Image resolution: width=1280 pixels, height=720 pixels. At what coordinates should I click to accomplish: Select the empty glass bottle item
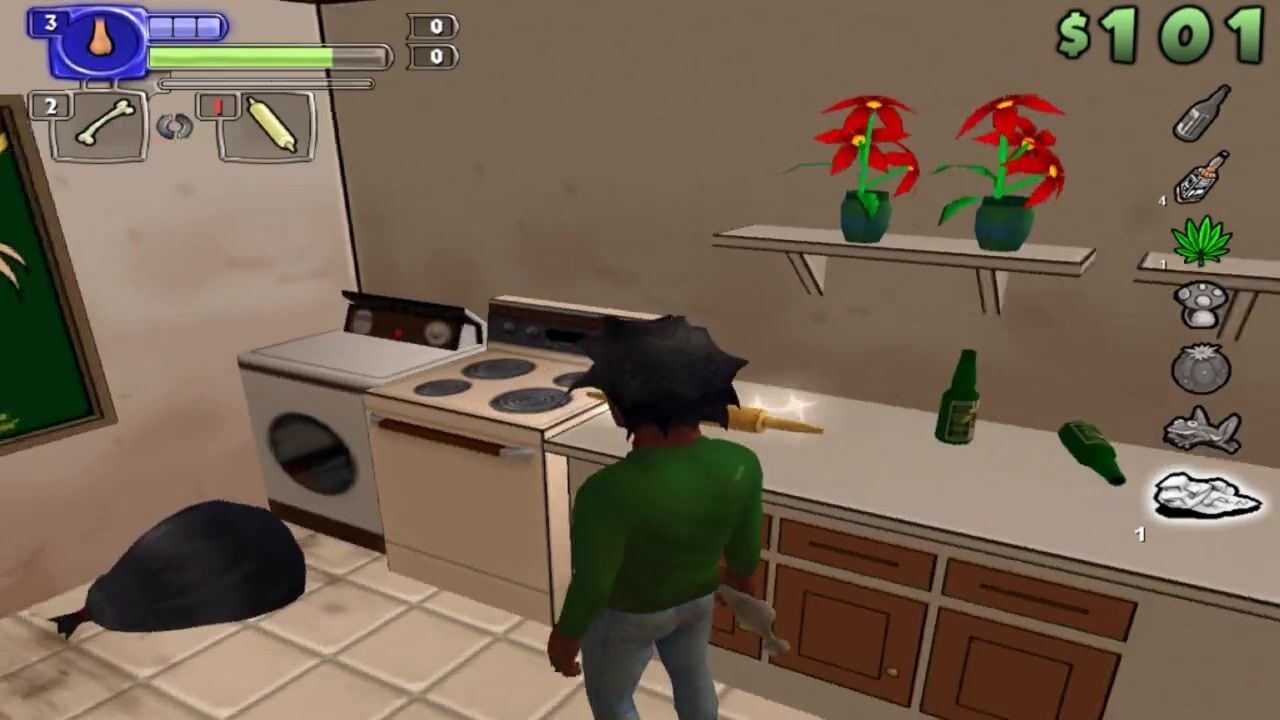pyautogui.click(x=1201, y=113)
